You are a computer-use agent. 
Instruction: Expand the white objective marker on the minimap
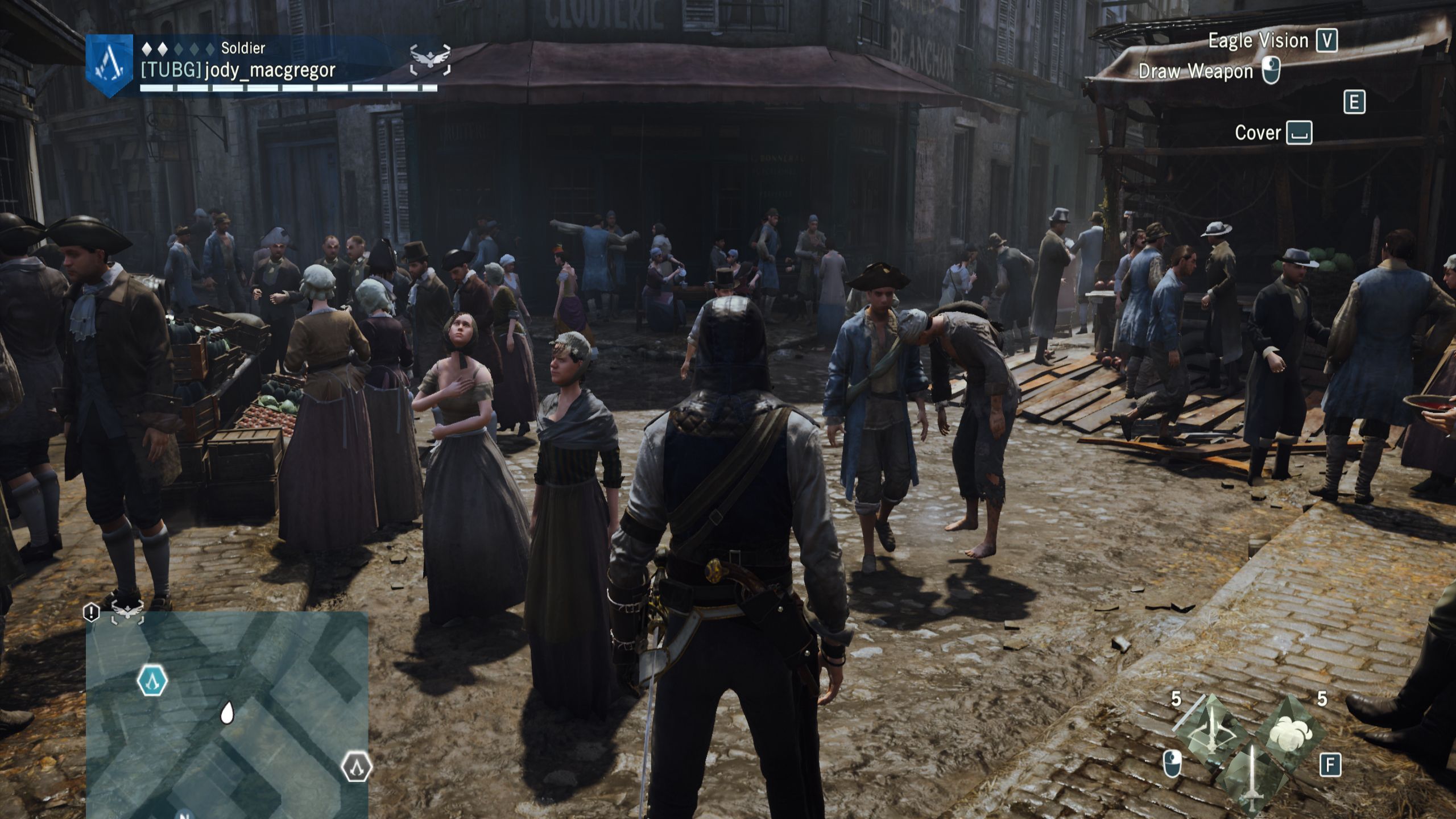pyautogui.click(x=227, y=714)
